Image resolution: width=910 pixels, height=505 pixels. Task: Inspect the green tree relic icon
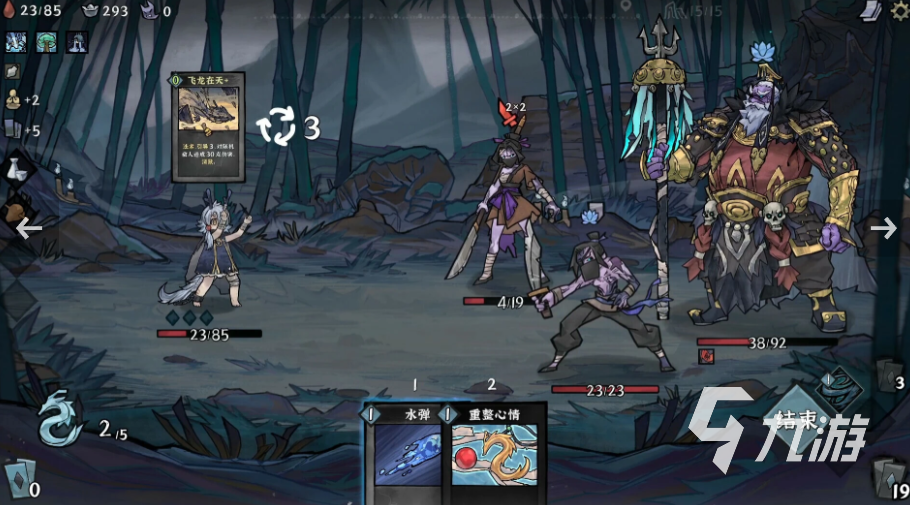[47, 41]
